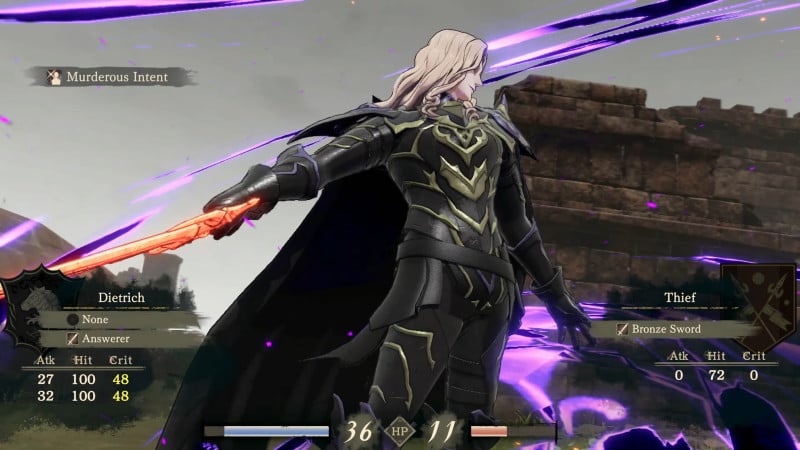Click the Thief enemy name panel

[678, 297]
